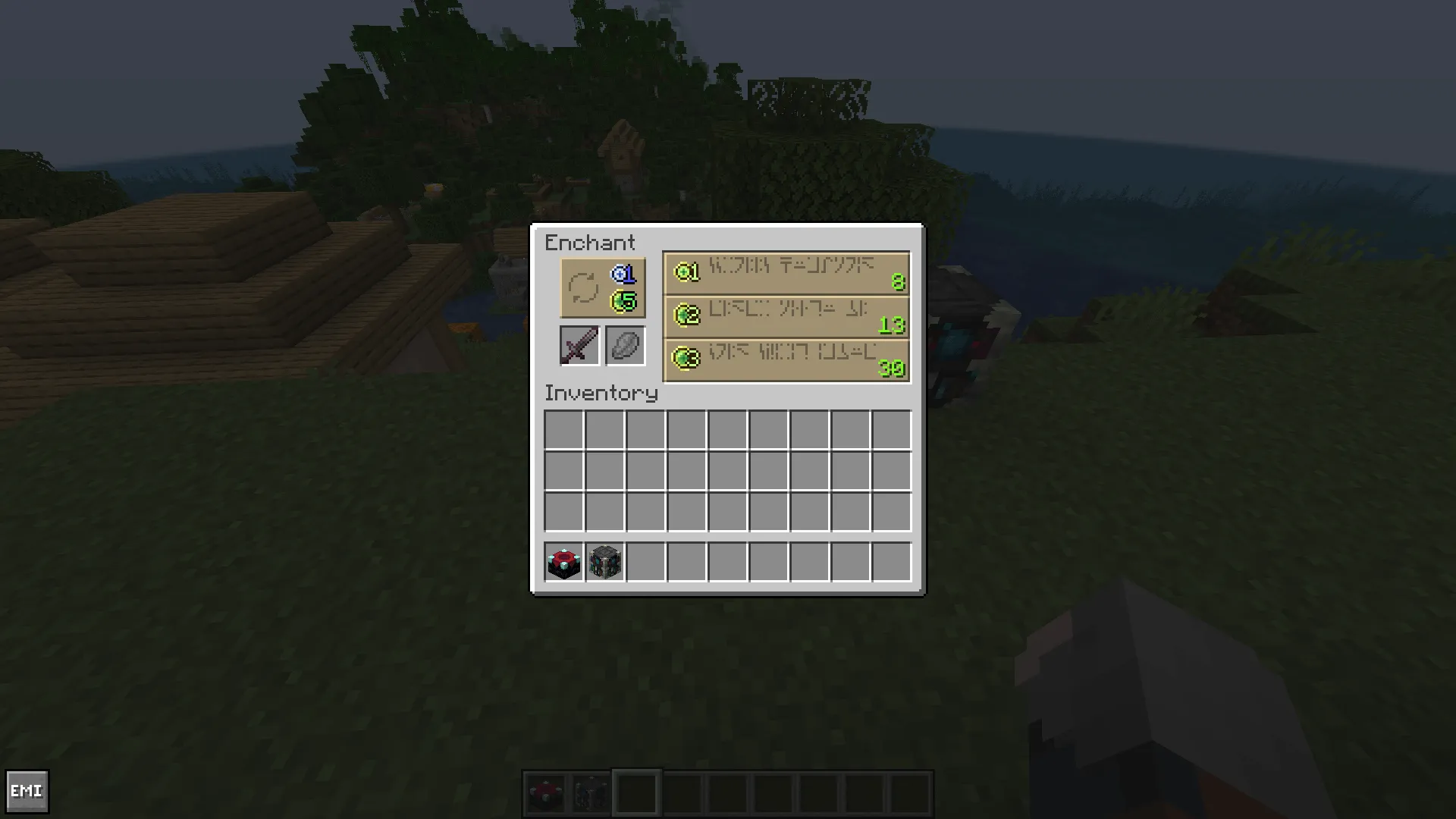The width and height of the screenshot is (1456, 819).
Task: Pick up the red altar block from the inventory
Action: pyautogui.click(x=562, y=561)
